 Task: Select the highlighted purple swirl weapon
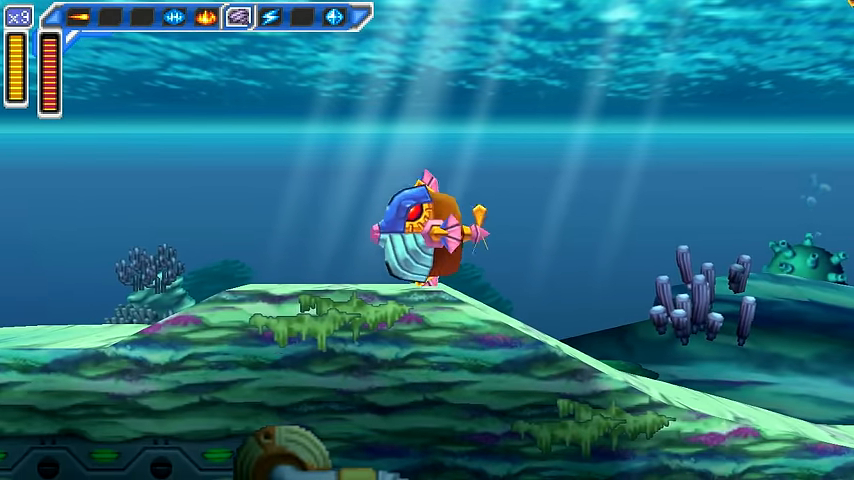[x=238, y=17]
